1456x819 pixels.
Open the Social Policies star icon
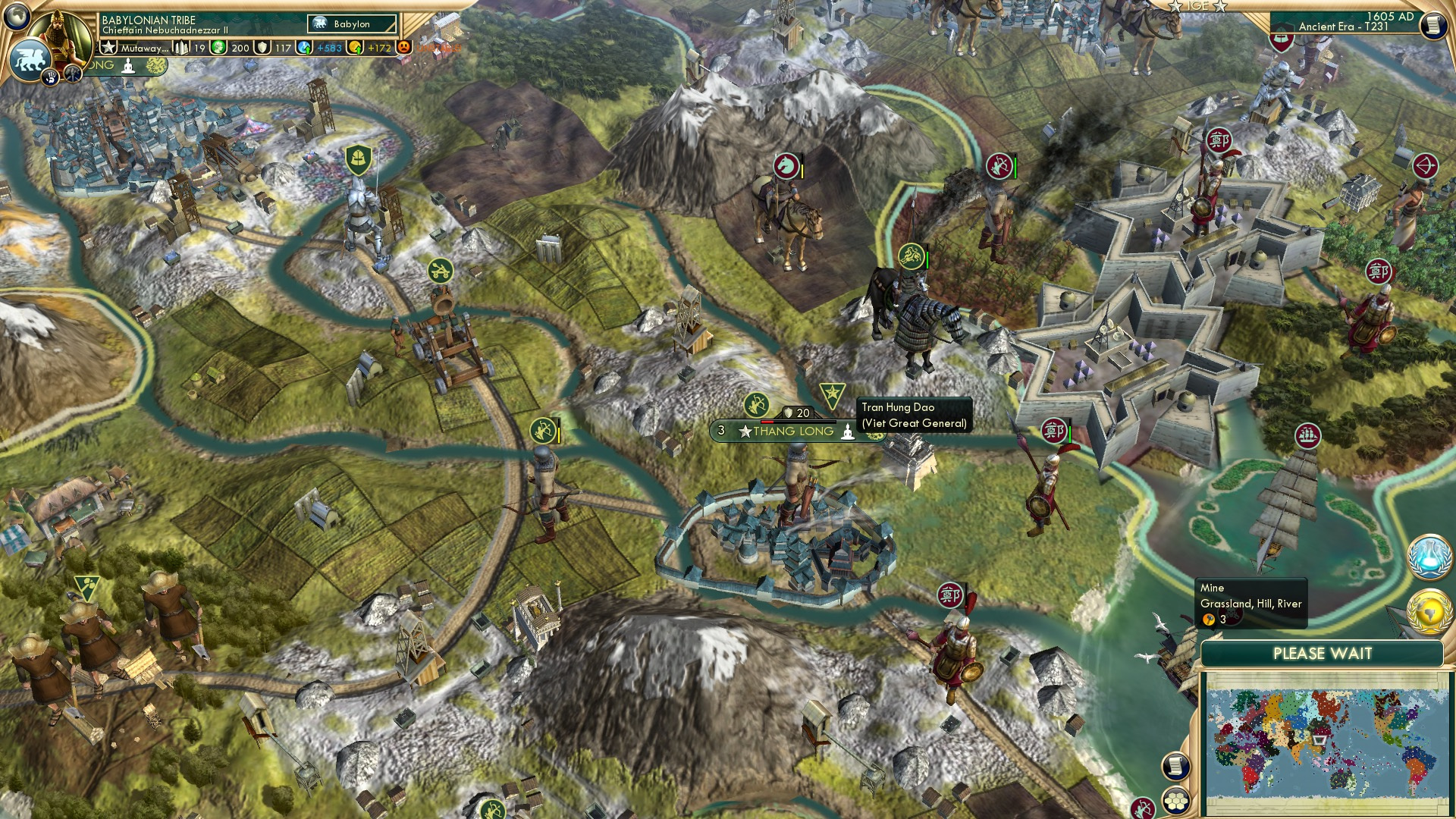point(110,48)
